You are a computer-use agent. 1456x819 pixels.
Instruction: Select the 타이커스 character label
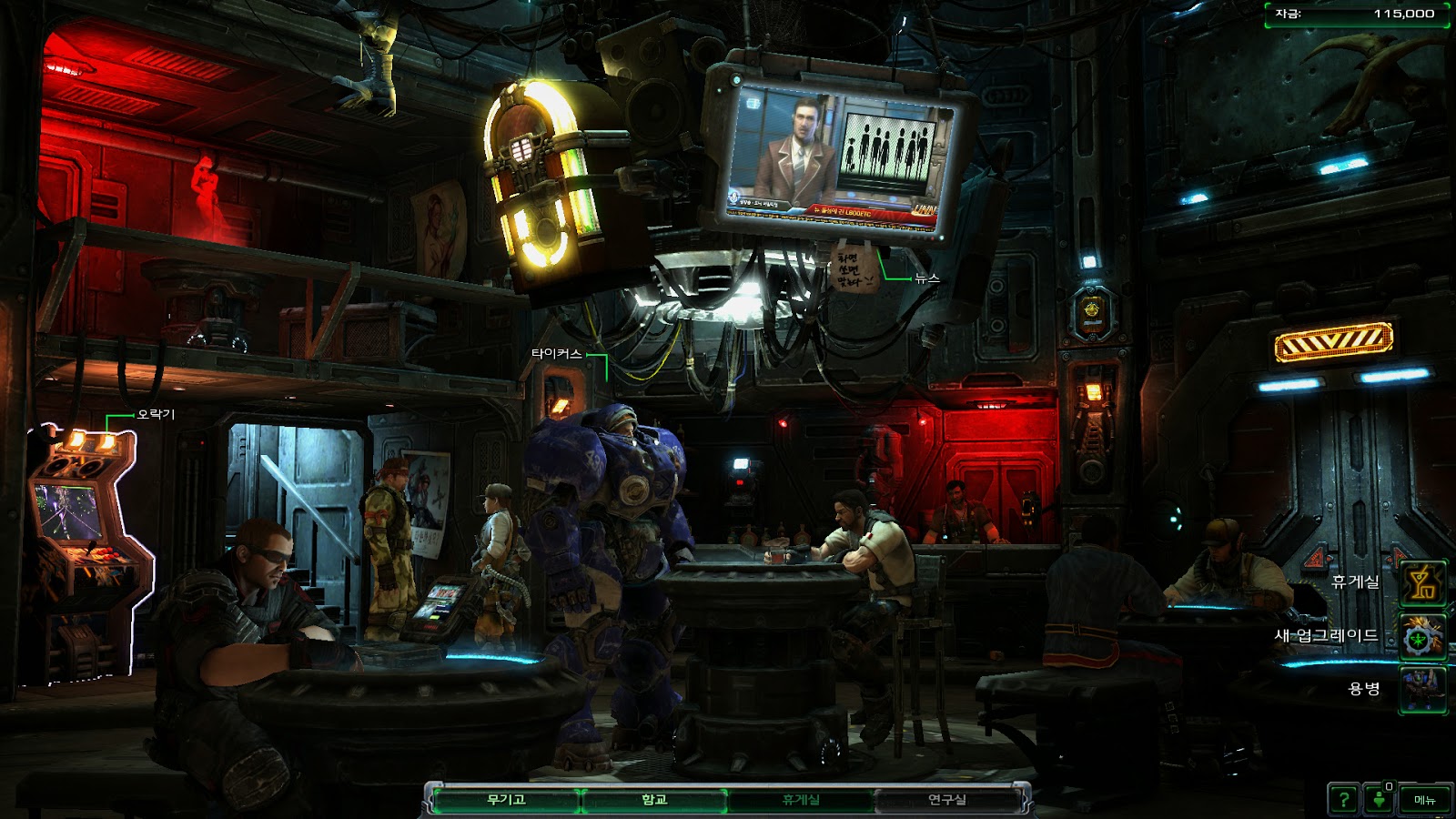556,354
